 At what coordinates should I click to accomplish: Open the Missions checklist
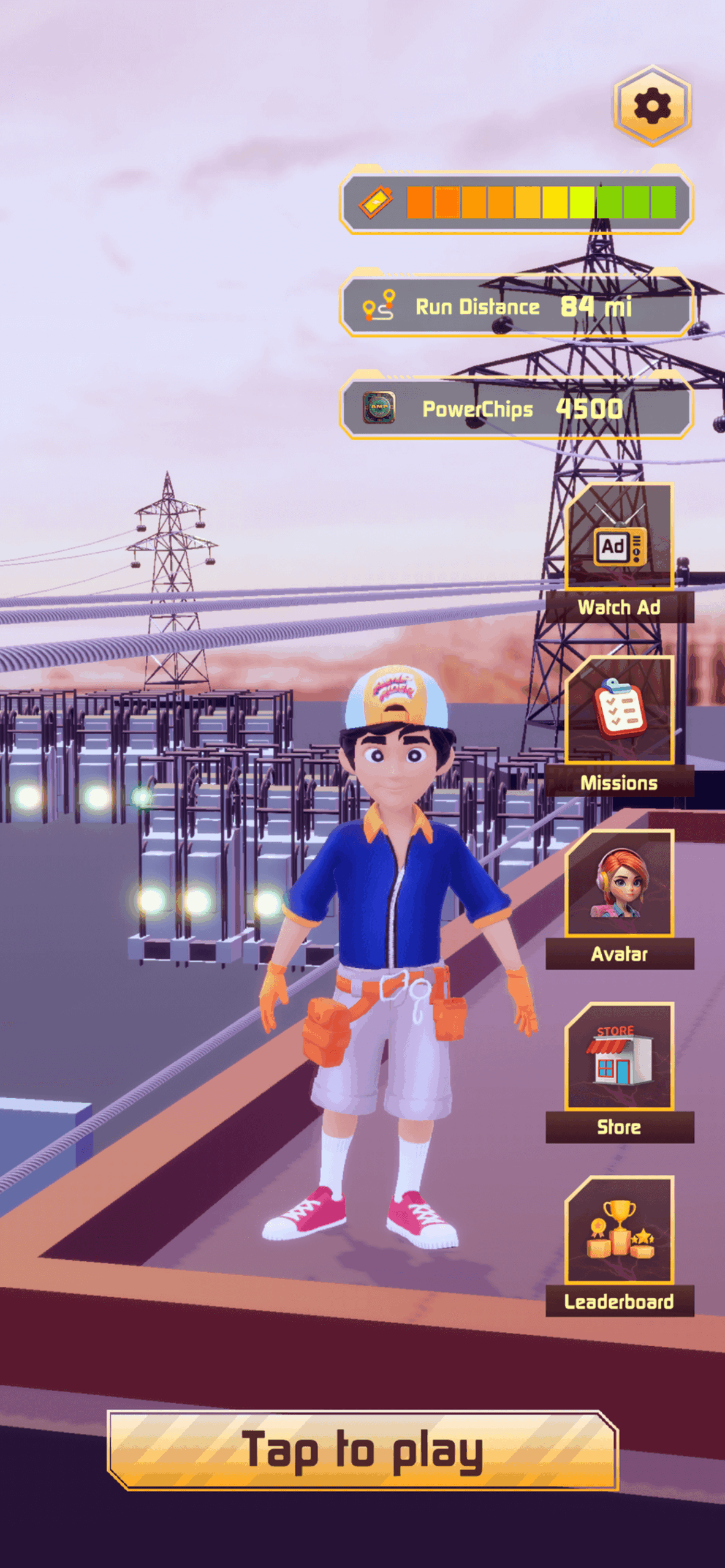(619, 726)
